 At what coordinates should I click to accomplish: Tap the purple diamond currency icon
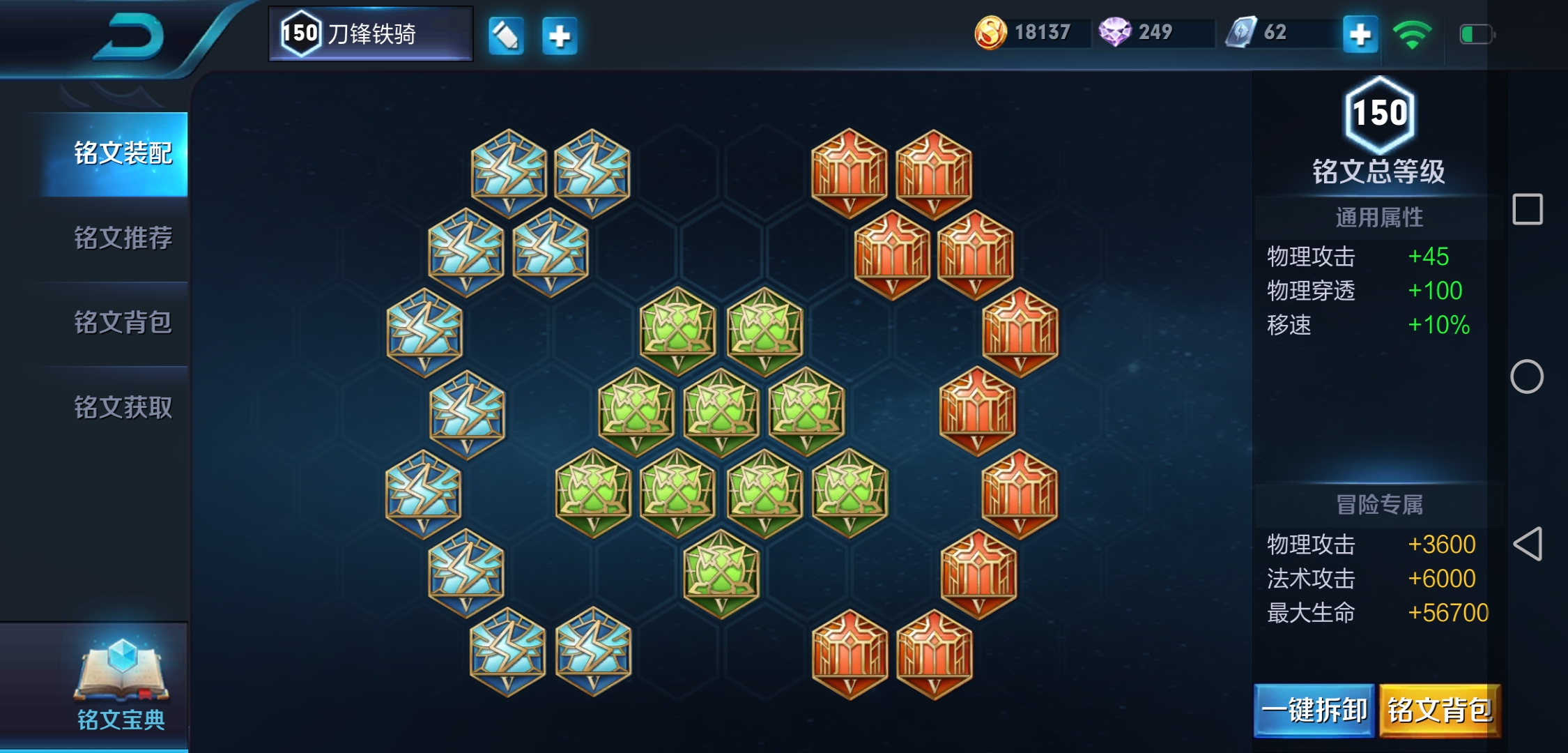click(x=1114, y=33)
